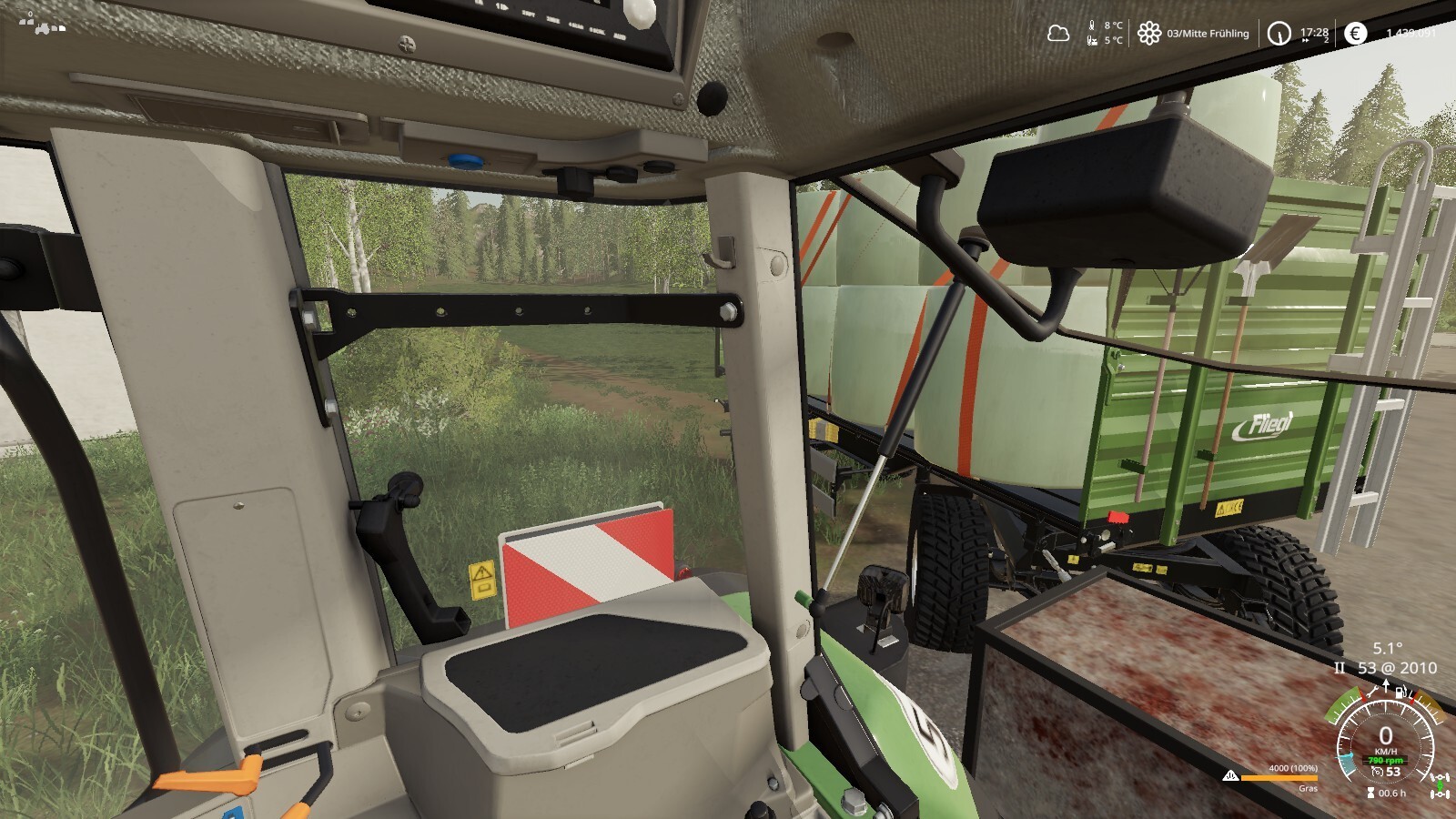Open the euro money icon
This screenshot has height=819, width=1456.
(x=1355, y=34)
